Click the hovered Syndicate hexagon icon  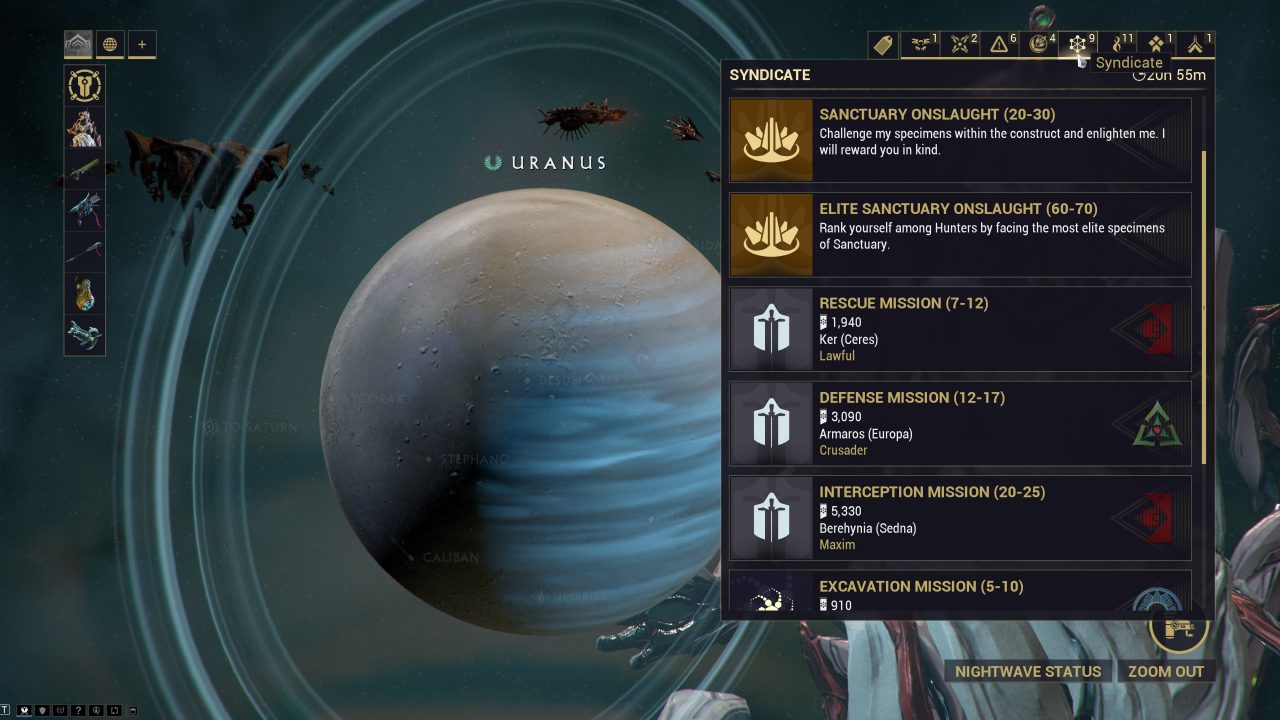1078,44
